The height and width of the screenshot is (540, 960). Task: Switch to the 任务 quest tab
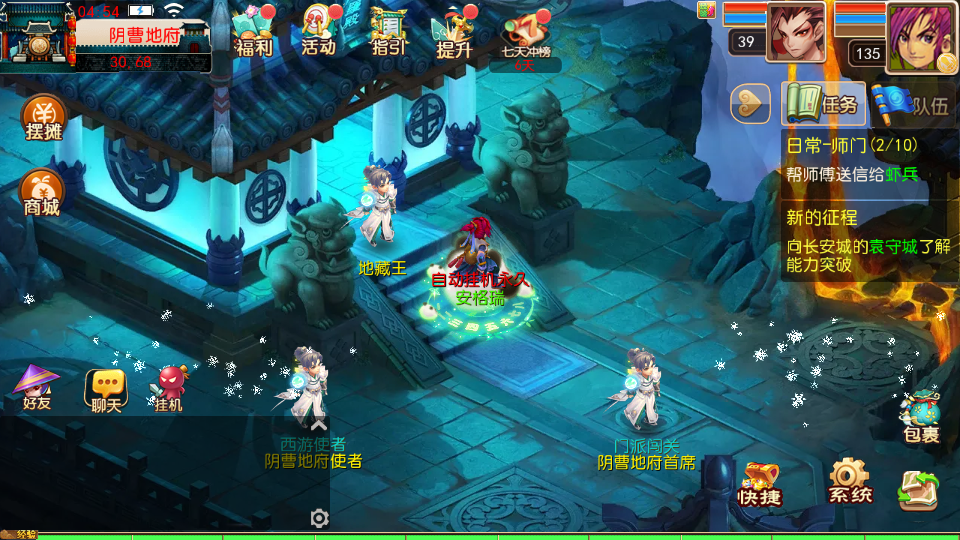click(823, 104)
